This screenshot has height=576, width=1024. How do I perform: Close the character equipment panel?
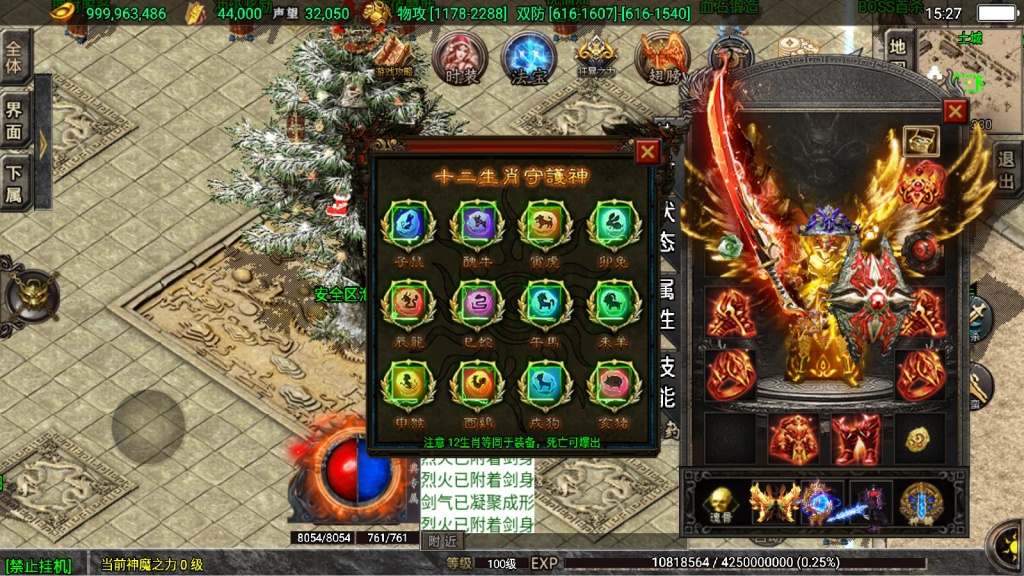[x=955, y=111]
